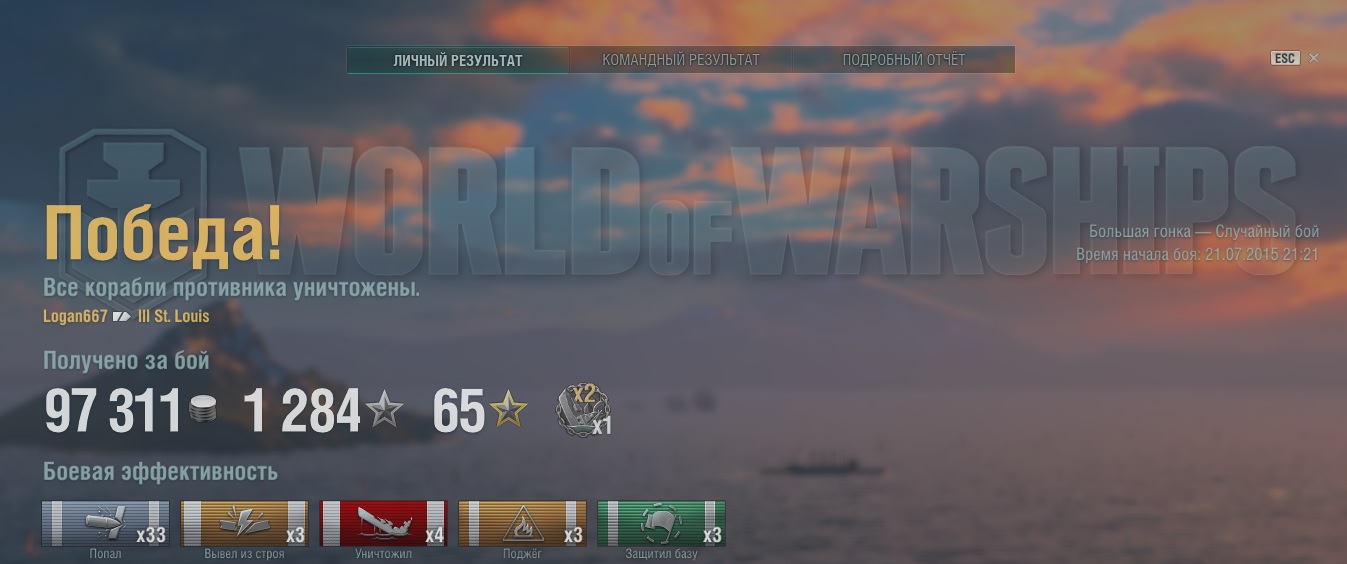Viewport: 1347px width, 564px height.
Task: Select the Попал x33 hits ribbon
Action: (105, 523)
